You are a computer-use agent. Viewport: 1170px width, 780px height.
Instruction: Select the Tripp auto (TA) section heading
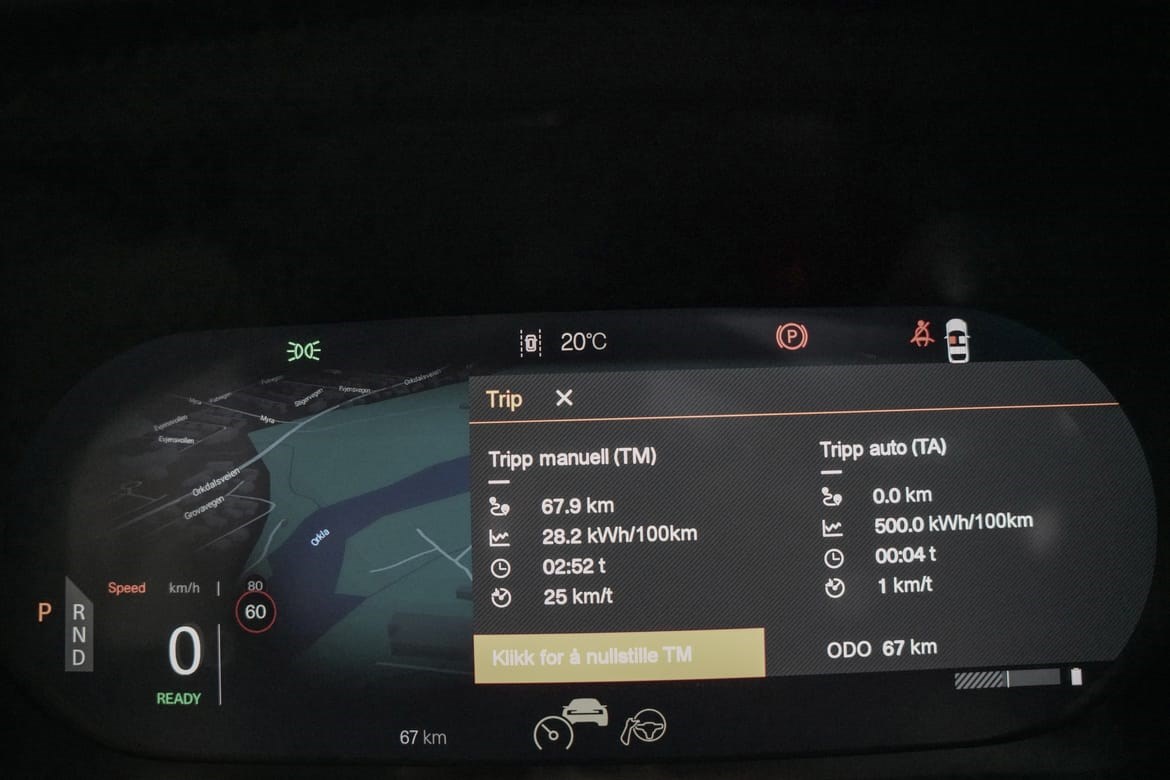pyautogui.click(x=882, y=449)
